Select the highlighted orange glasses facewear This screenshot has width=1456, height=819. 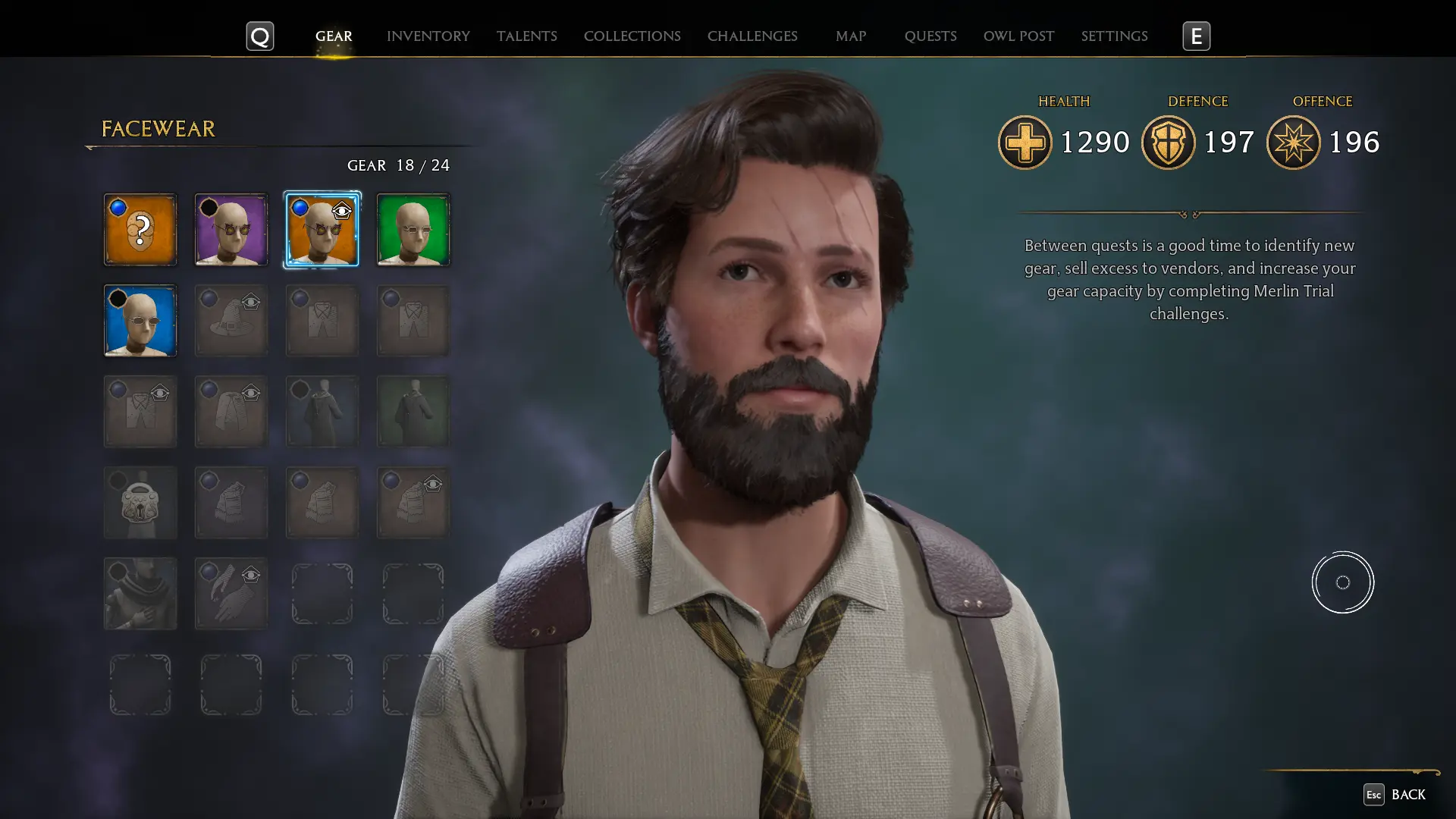(322, 230)
